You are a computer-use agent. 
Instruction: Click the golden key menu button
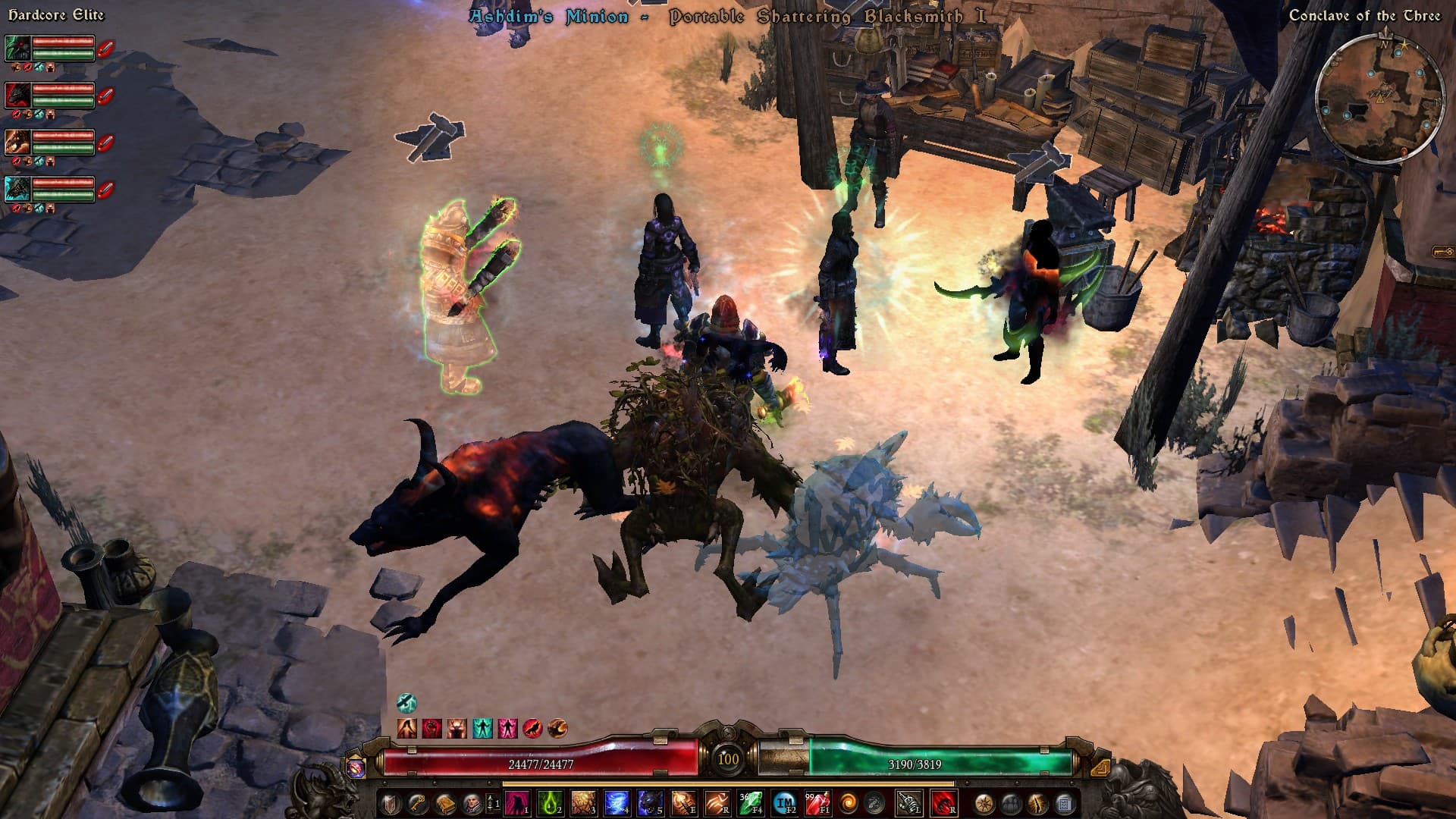pos(418,803)
